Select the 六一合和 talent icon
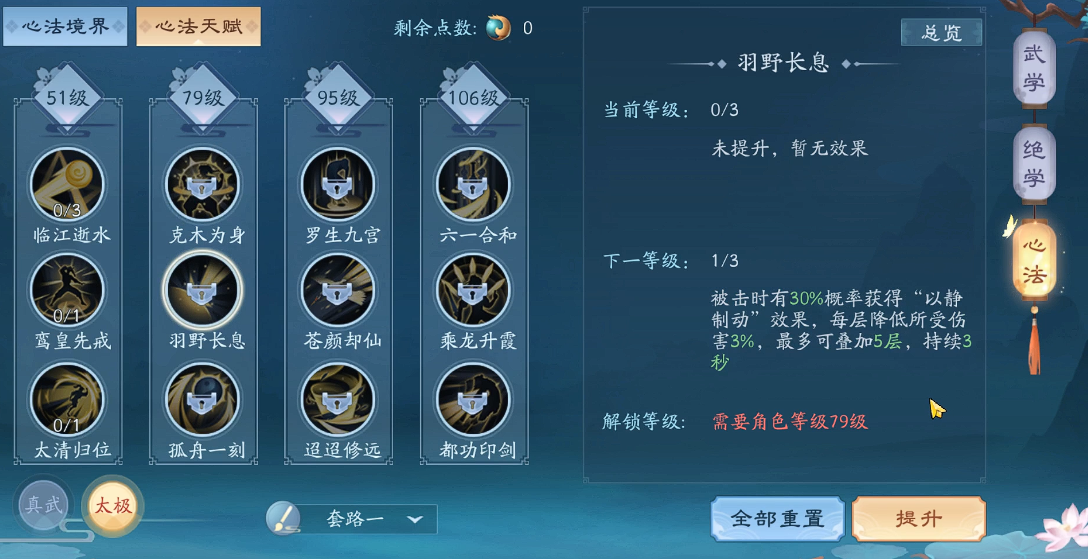The height and width of the screenshot is (559, 1088). tap(473, 185)
